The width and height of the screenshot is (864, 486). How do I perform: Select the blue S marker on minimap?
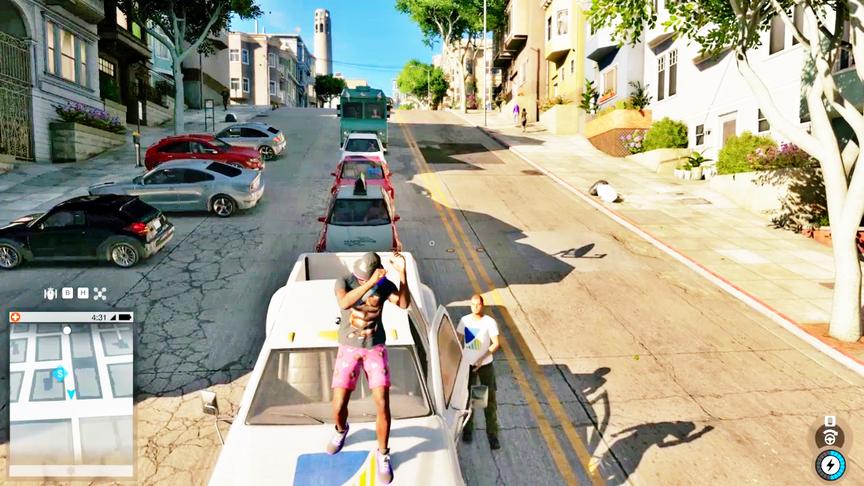pos(59,373)
